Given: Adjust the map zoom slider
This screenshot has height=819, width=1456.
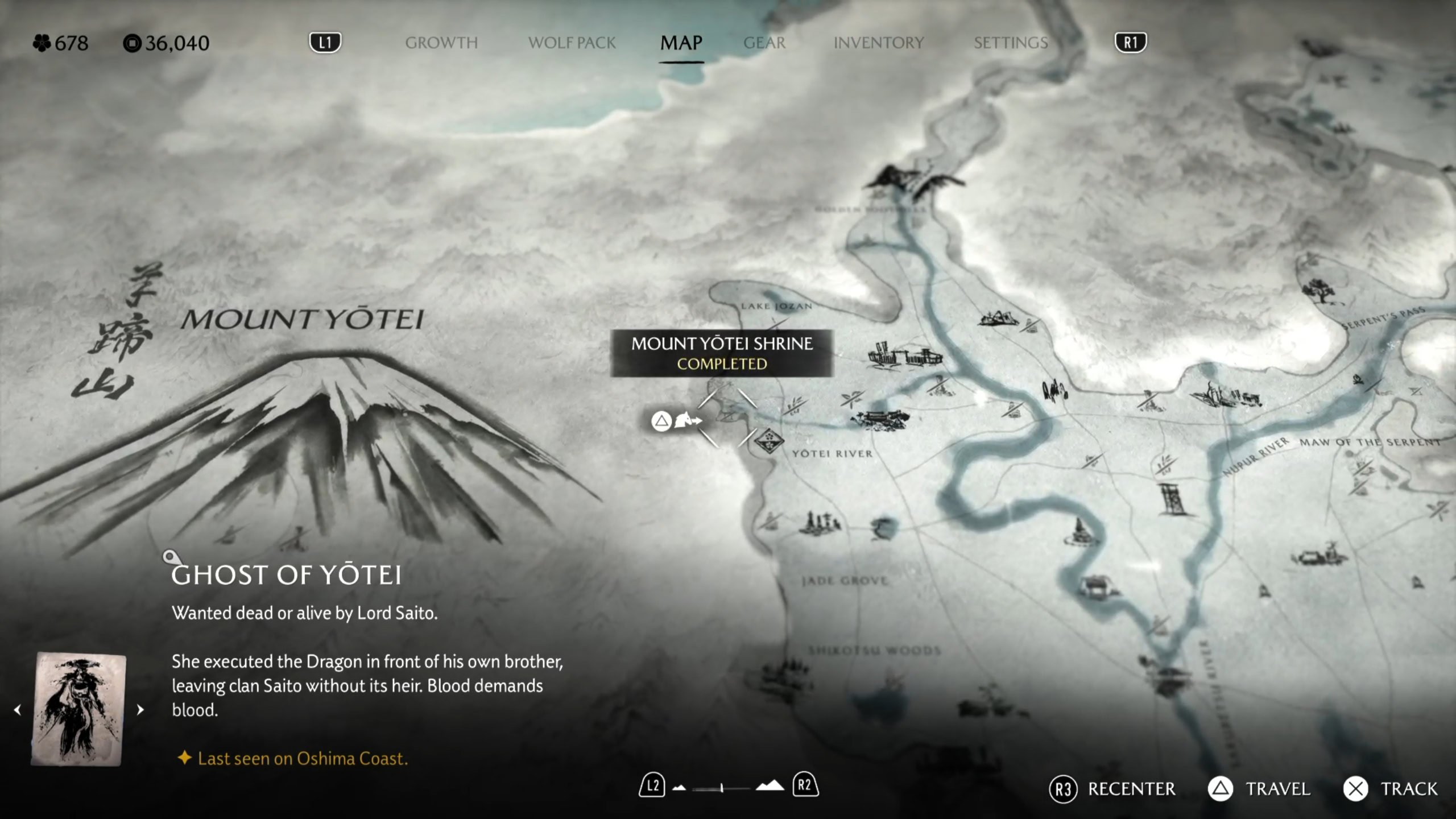Looking at the screenshot, I should tap(721, 788).
